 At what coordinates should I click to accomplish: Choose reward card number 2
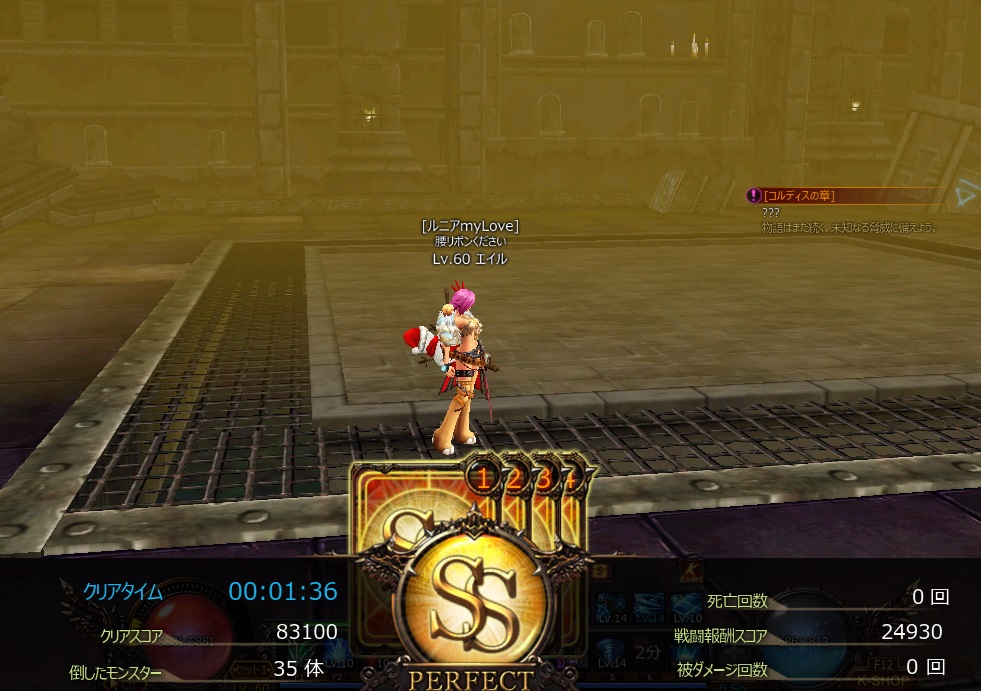coord(515,480)
